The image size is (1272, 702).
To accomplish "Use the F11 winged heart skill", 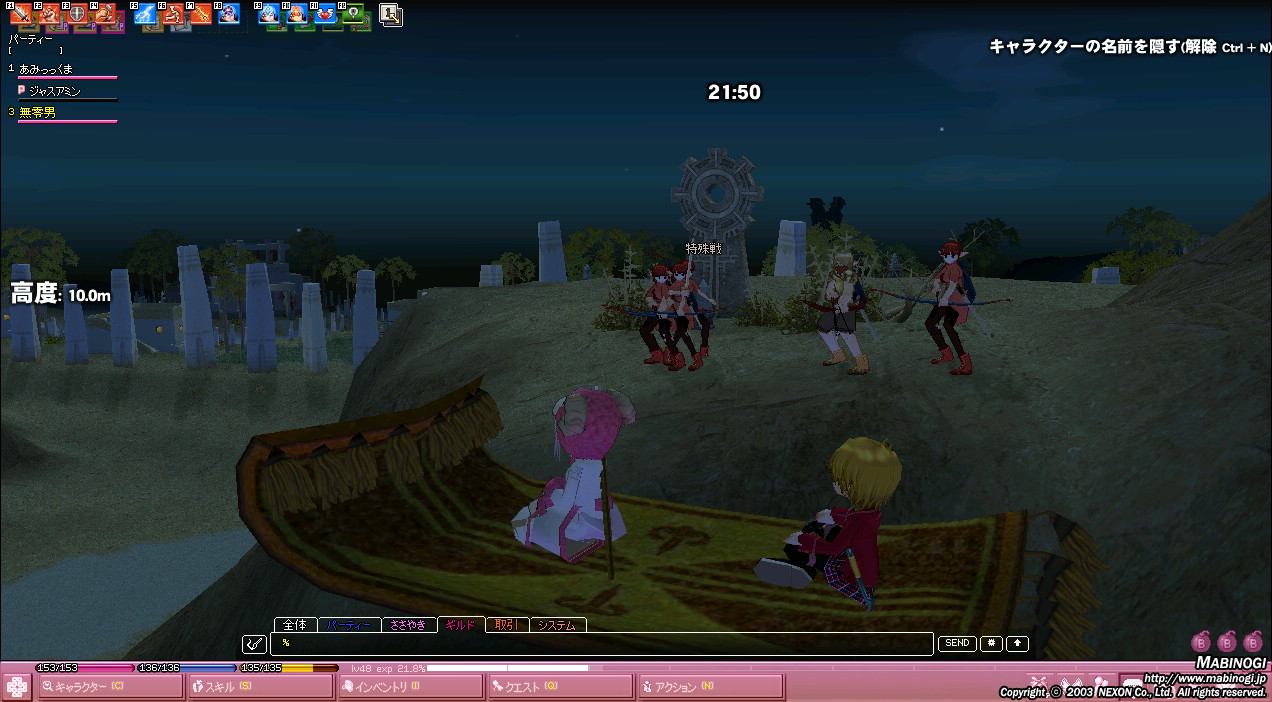I will (325, 14).
